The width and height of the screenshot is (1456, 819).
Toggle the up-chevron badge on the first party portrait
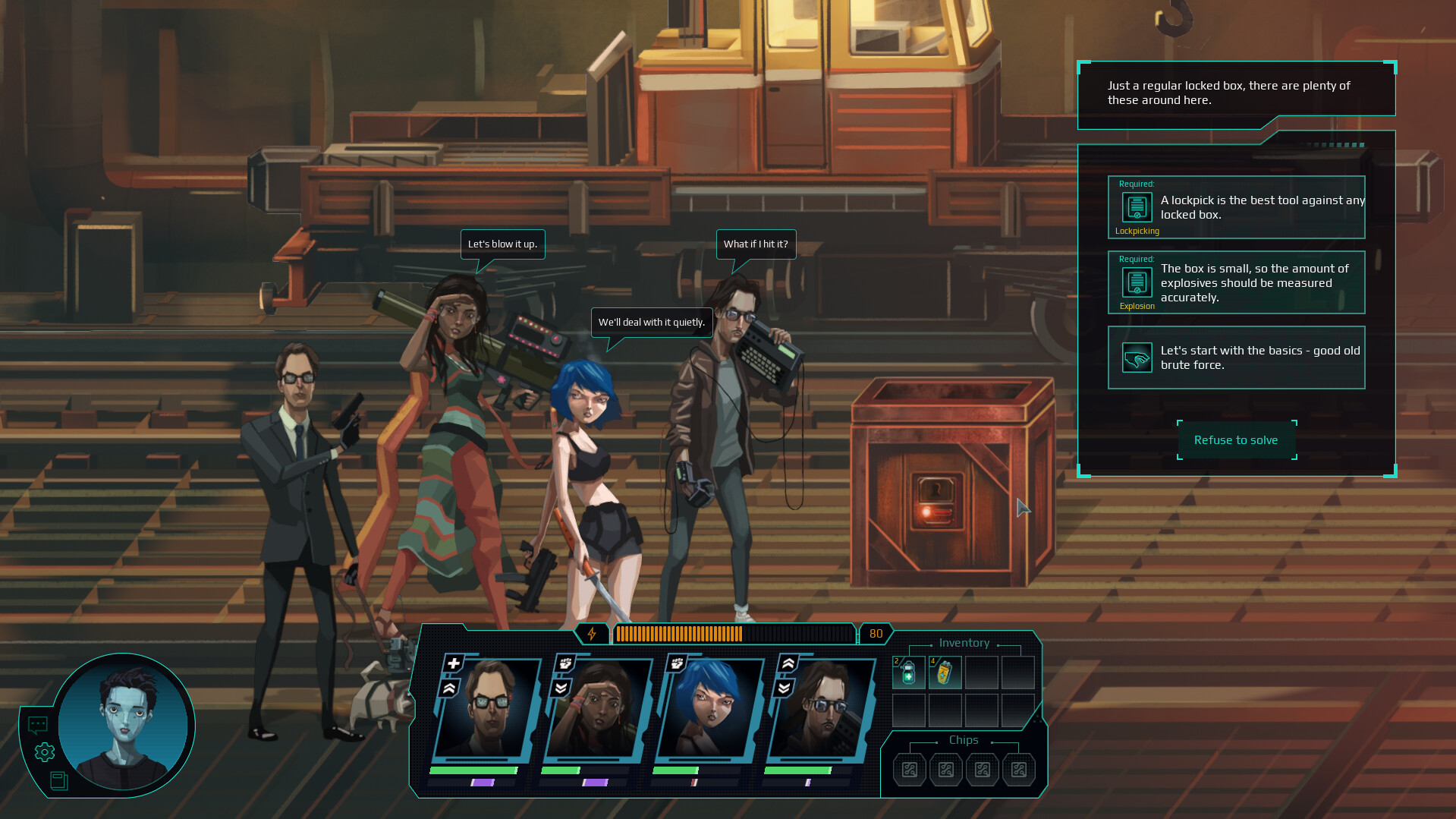(449, 687)
